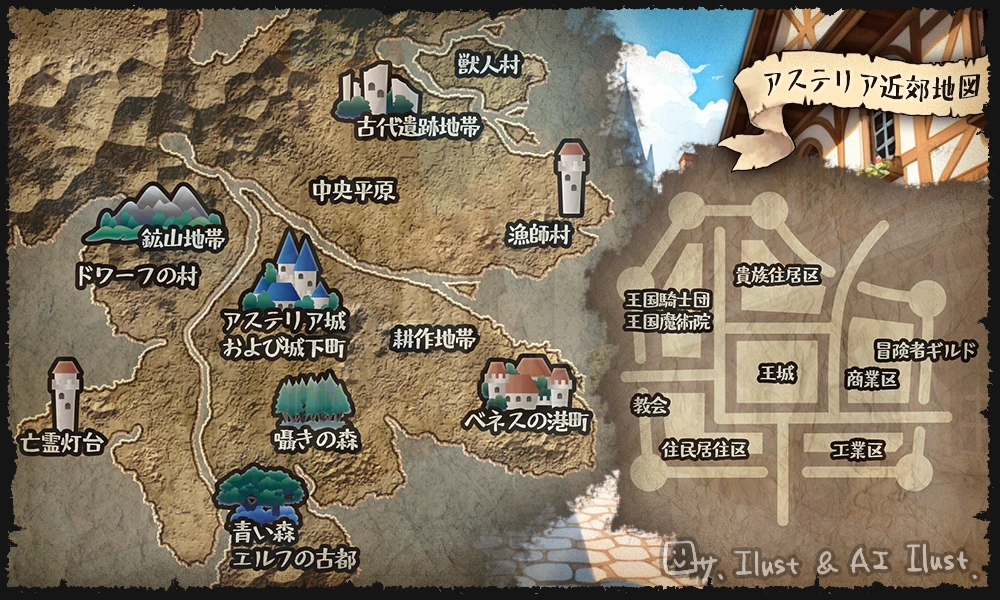Select the 中央平原 map label
This screenshot has height=600, width=1000.
pyautogui.click(x=353, y=190)
